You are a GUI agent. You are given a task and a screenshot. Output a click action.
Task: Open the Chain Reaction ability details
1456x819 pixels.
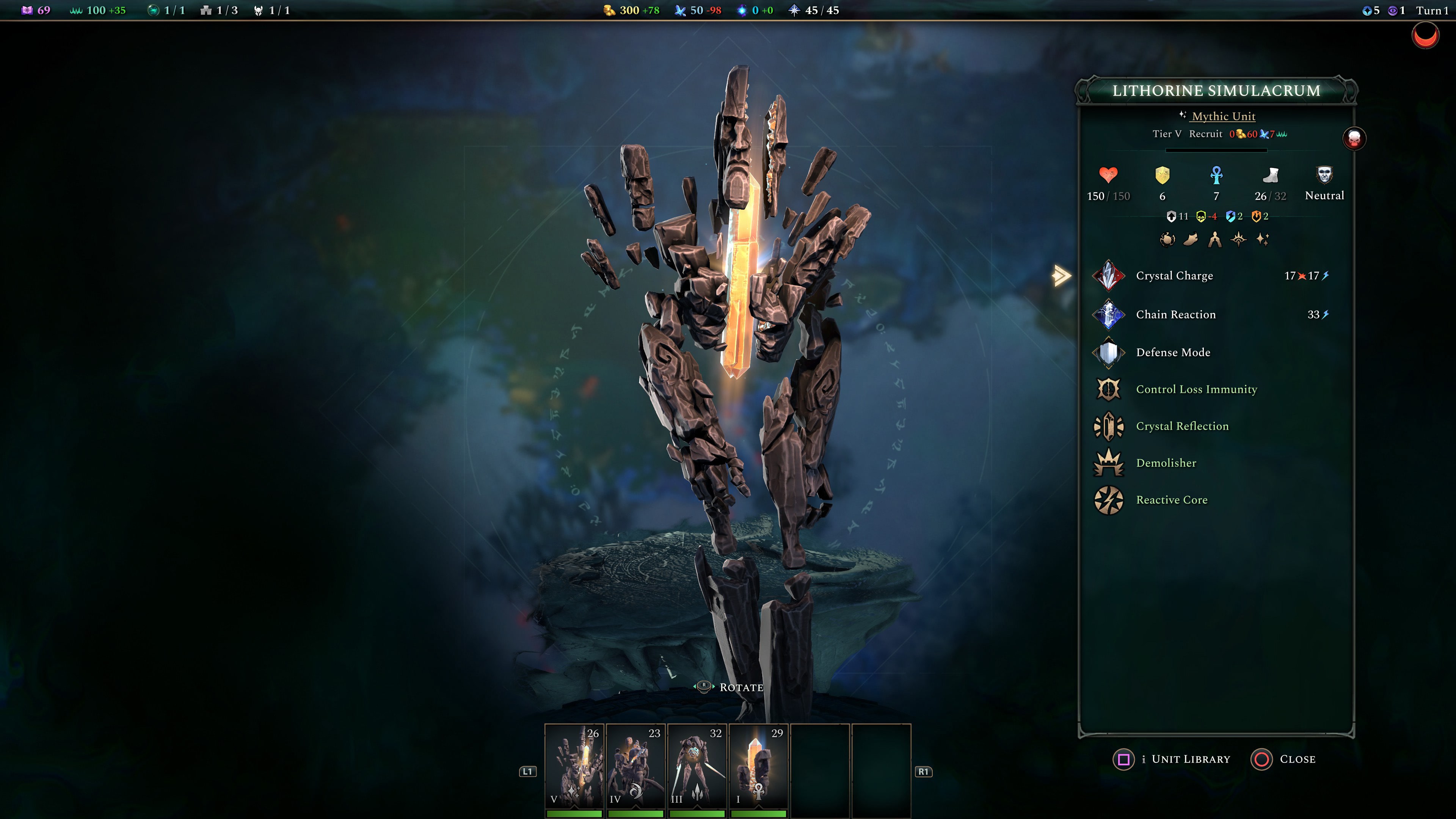tap(1109, 315)
